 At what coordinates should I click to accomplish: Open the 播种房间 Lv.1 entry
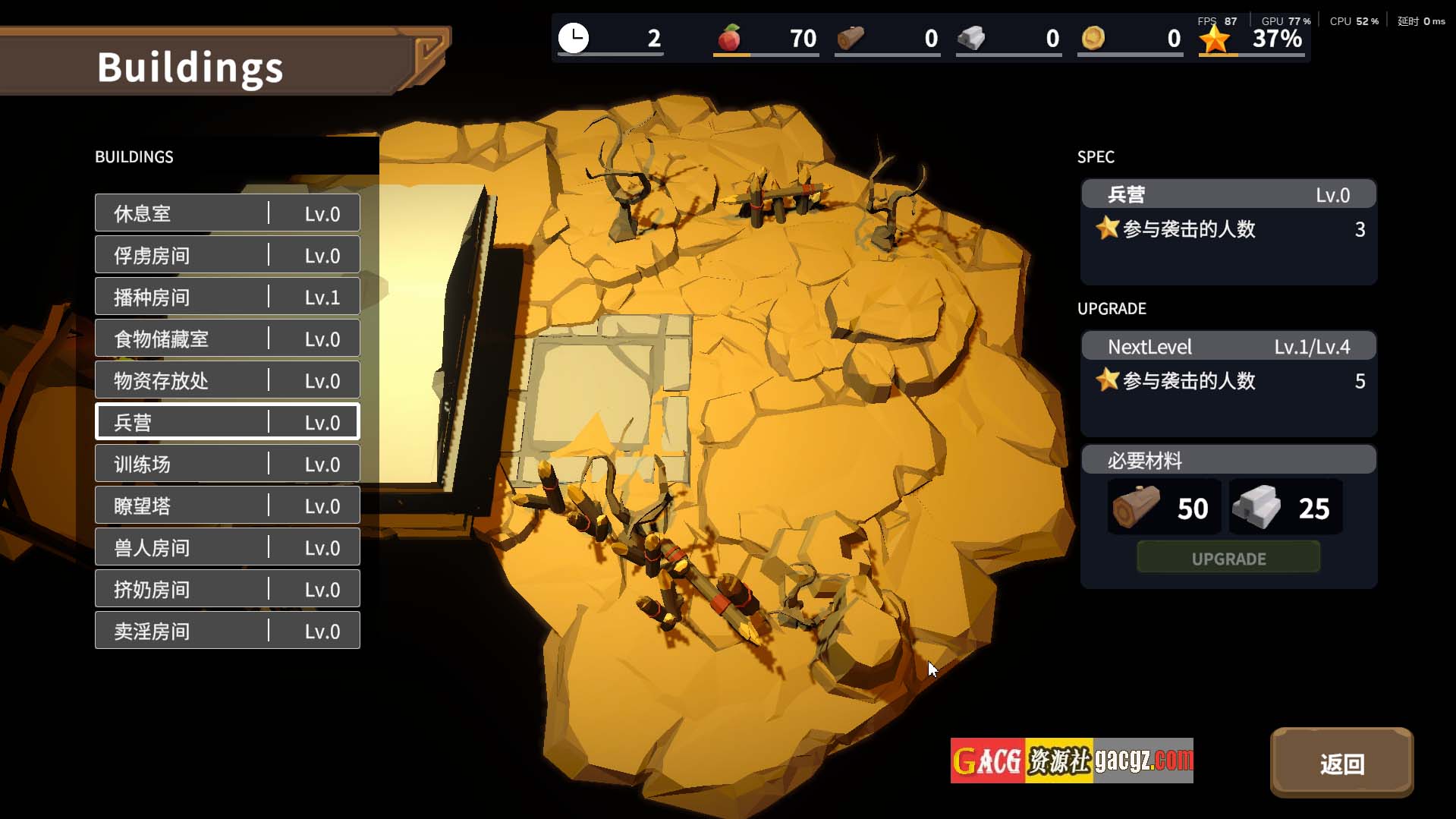click(x=227, y=297)
